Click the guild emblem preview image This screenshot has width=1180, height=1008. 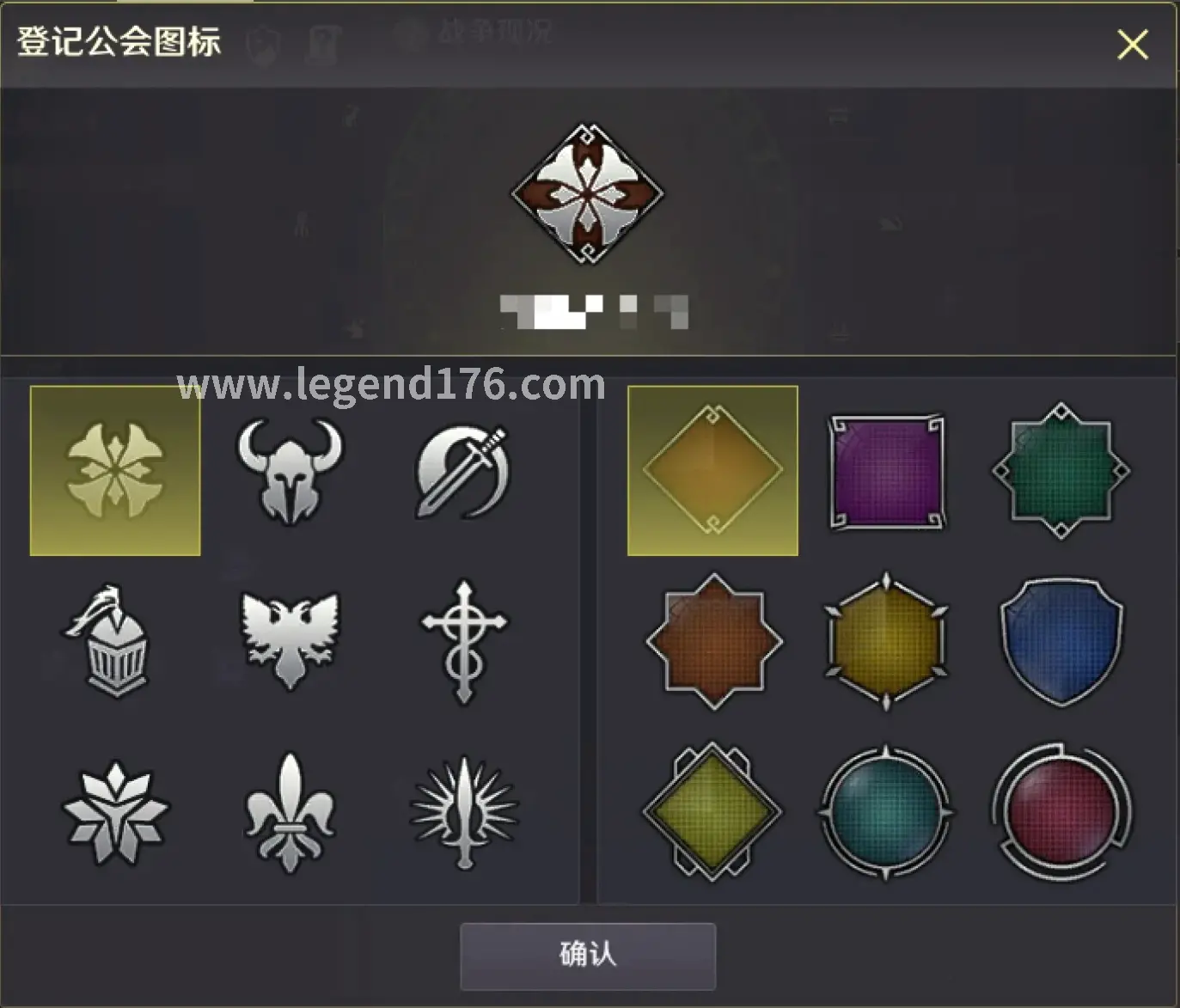587,192
